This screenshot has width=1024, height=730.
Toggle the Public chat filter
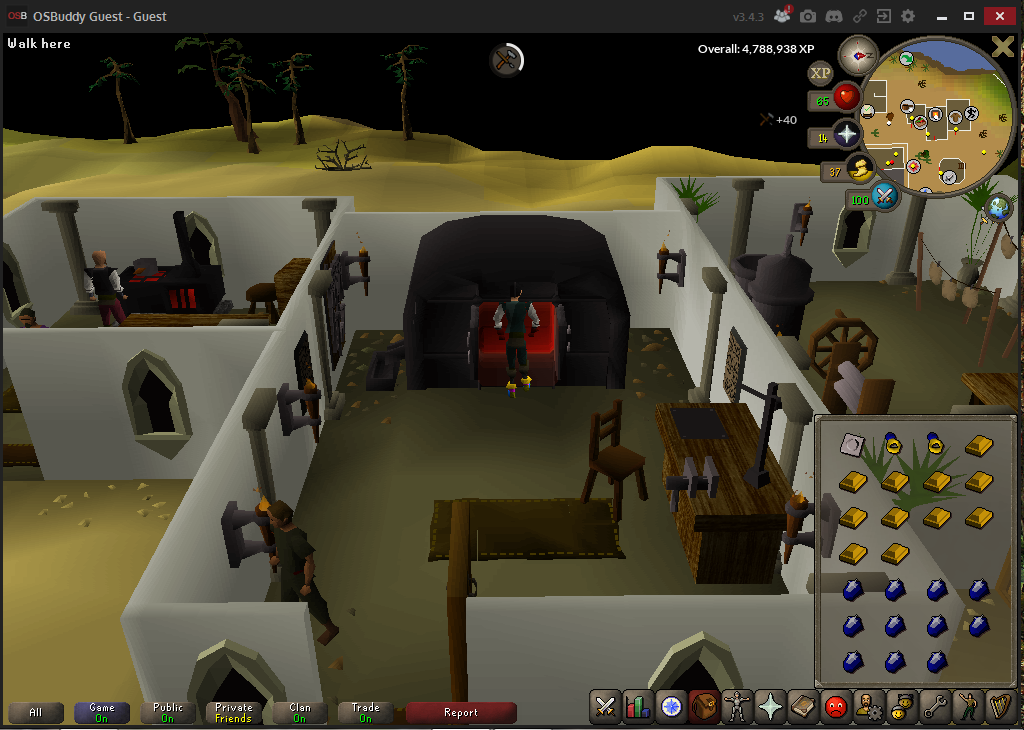click(168, 713)
